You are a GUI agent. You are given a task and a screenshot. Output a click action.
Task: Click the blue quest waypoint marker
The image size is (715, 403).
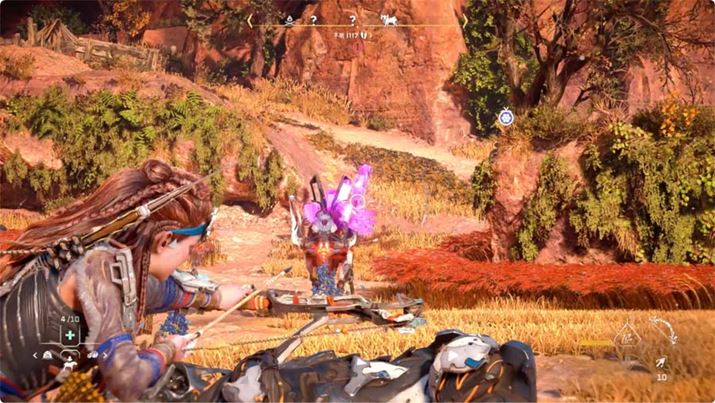(x=506, y=118)
